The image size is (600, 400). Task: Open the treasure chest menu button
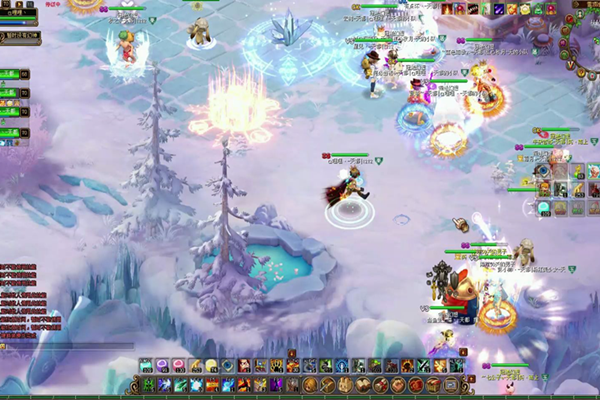point(432,384)
